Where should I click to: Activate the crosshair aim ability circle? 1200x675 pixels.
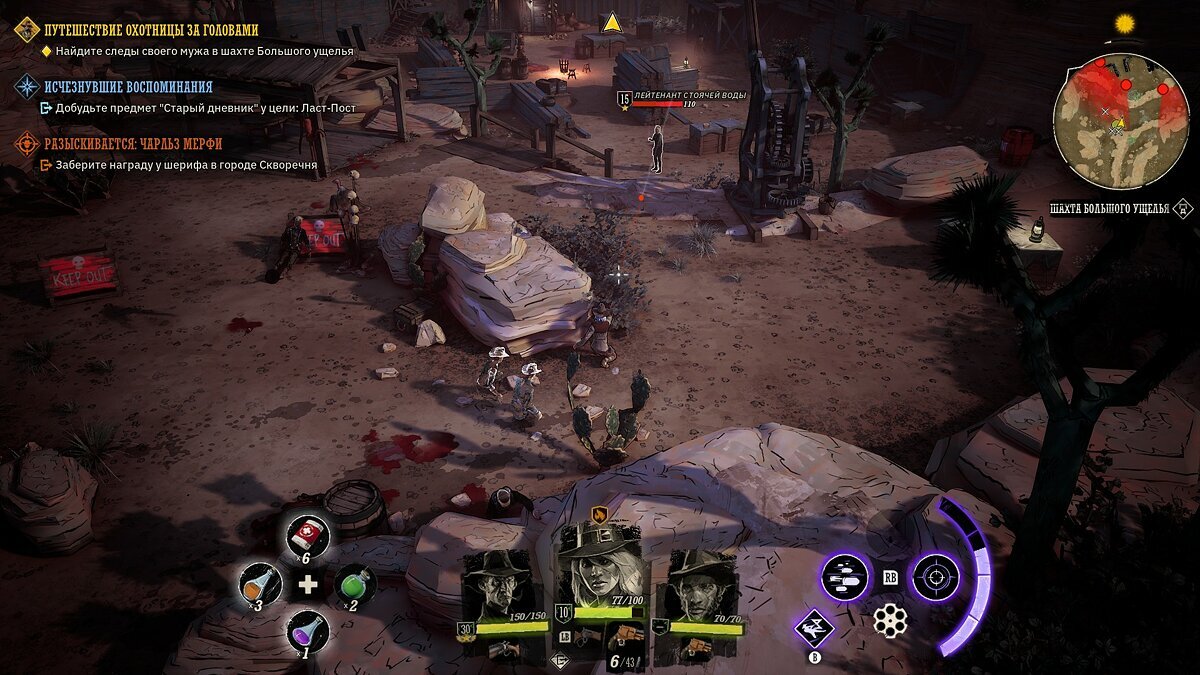tap(936, 577)
